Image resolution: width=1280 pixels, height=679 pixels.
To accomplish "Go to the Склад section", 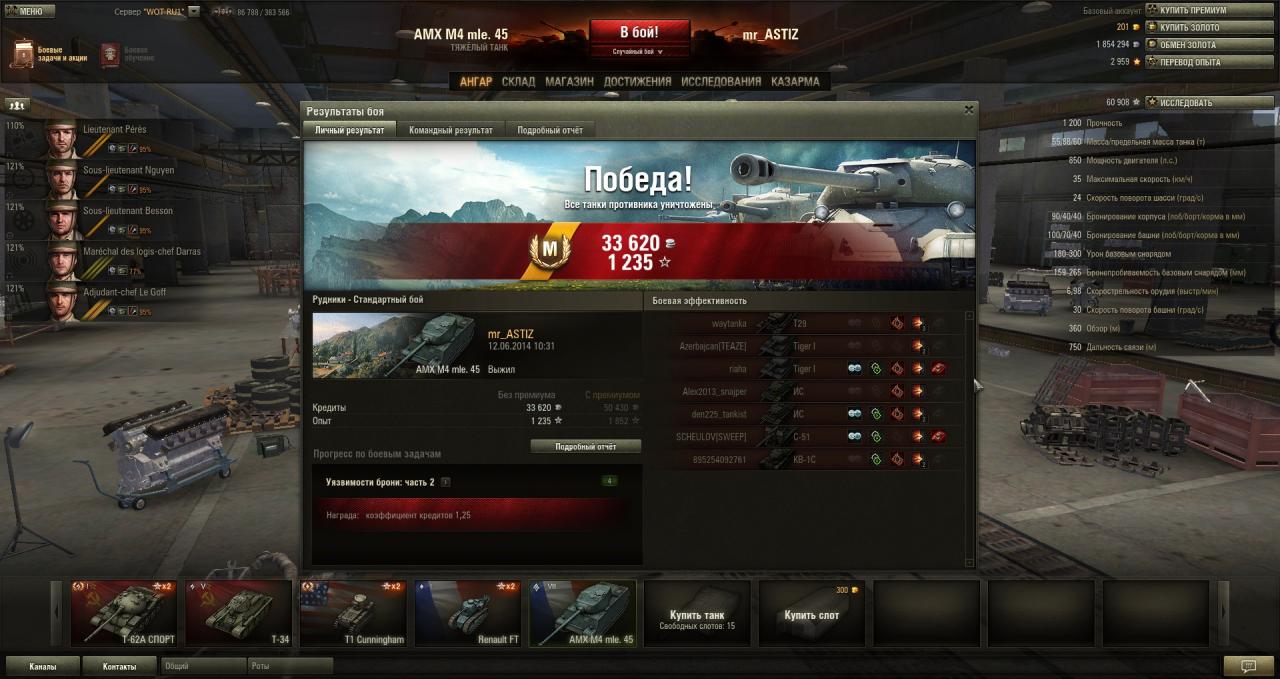I will (518, 82).
